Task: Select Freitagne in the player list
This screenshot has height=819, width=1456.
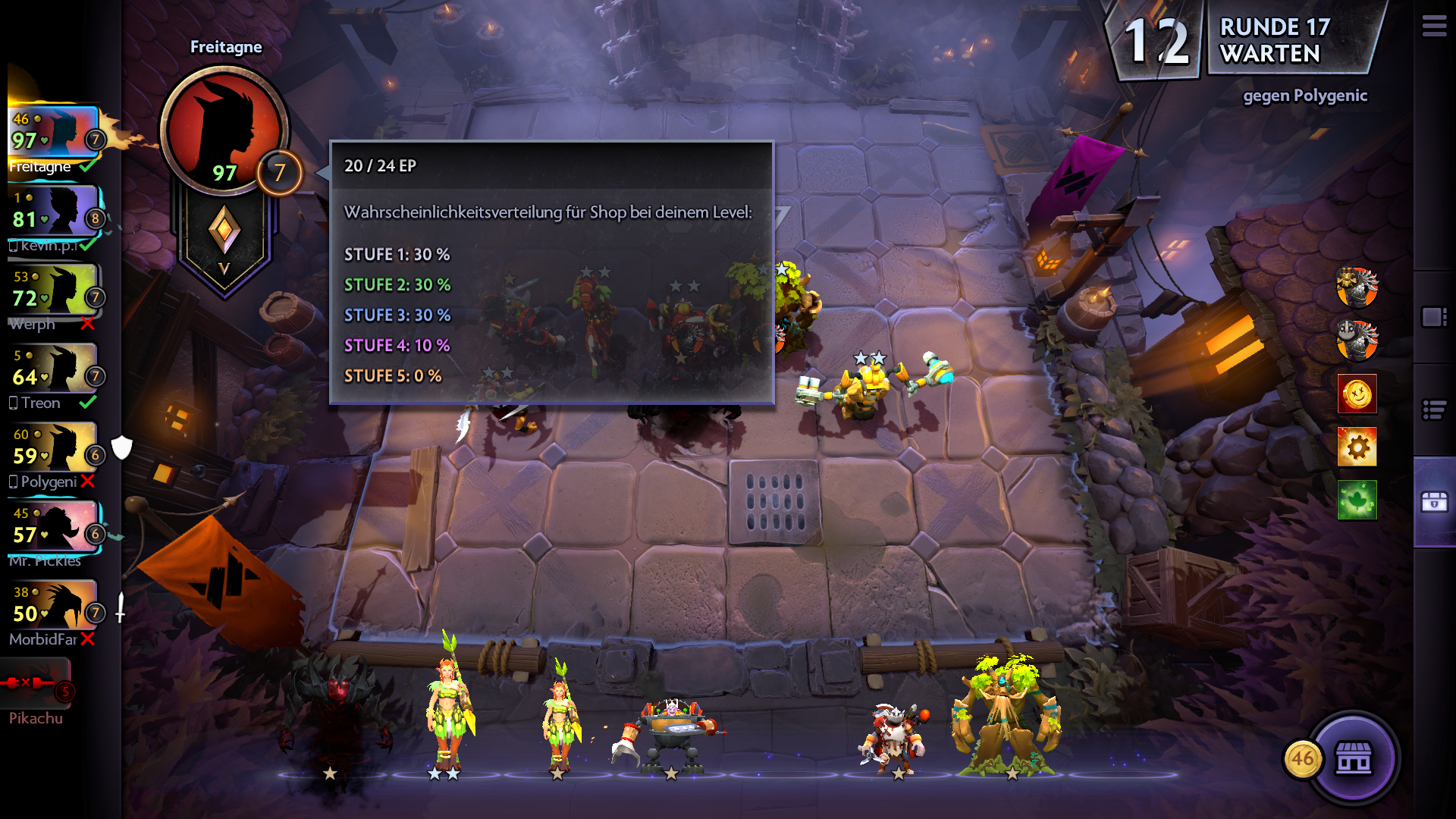Action: [55, 139]
